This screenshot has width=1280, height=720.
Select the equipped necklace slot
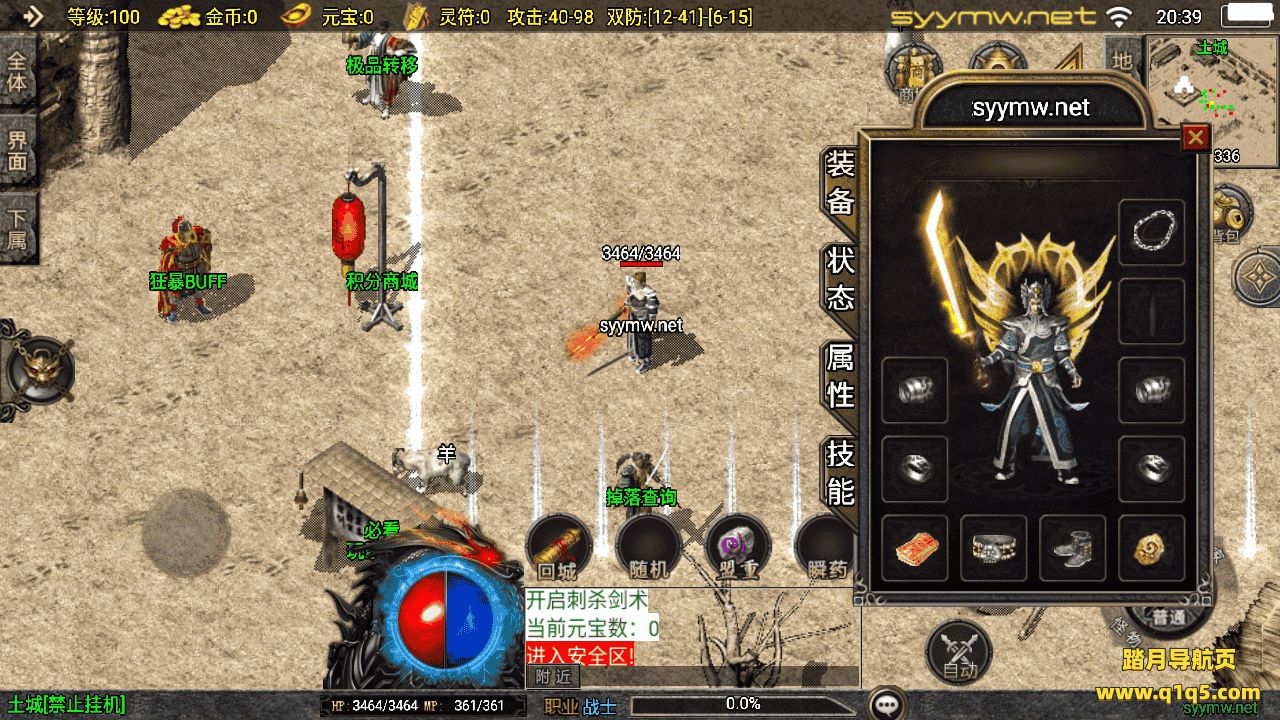(1151, 233)
